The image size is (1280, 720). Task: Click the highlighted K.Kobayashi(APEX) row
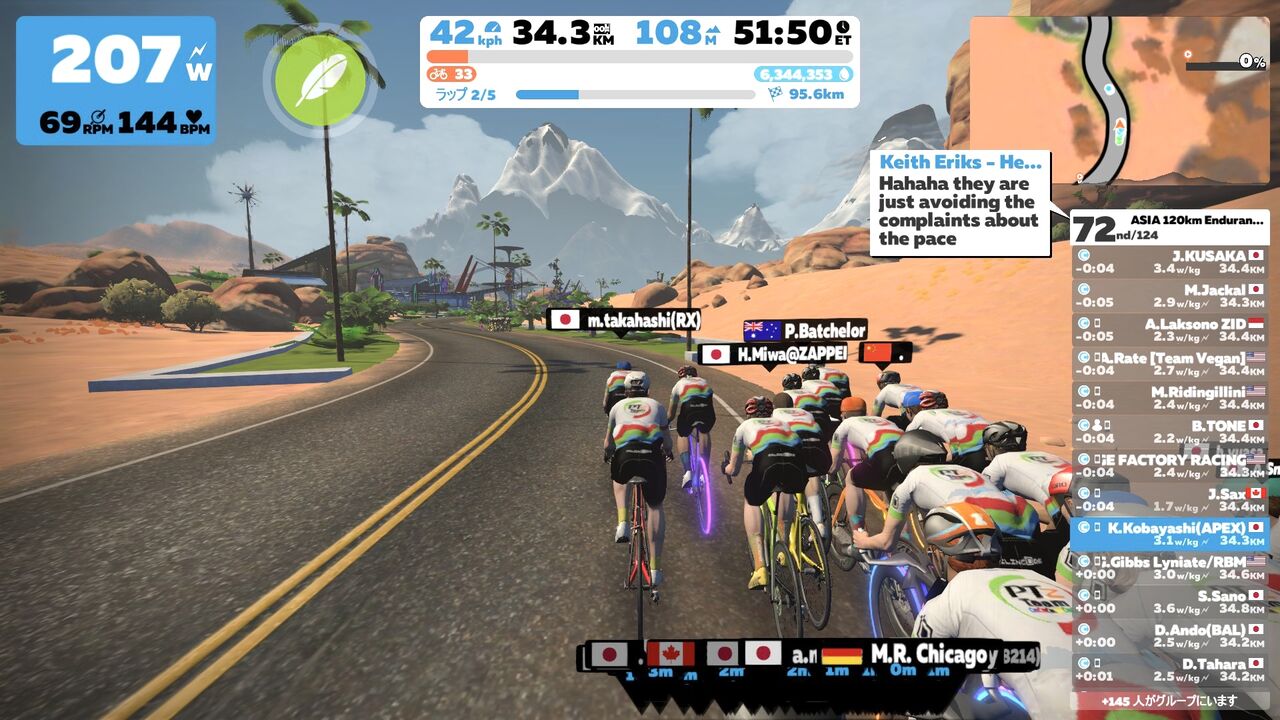(x=1170, y=534)
